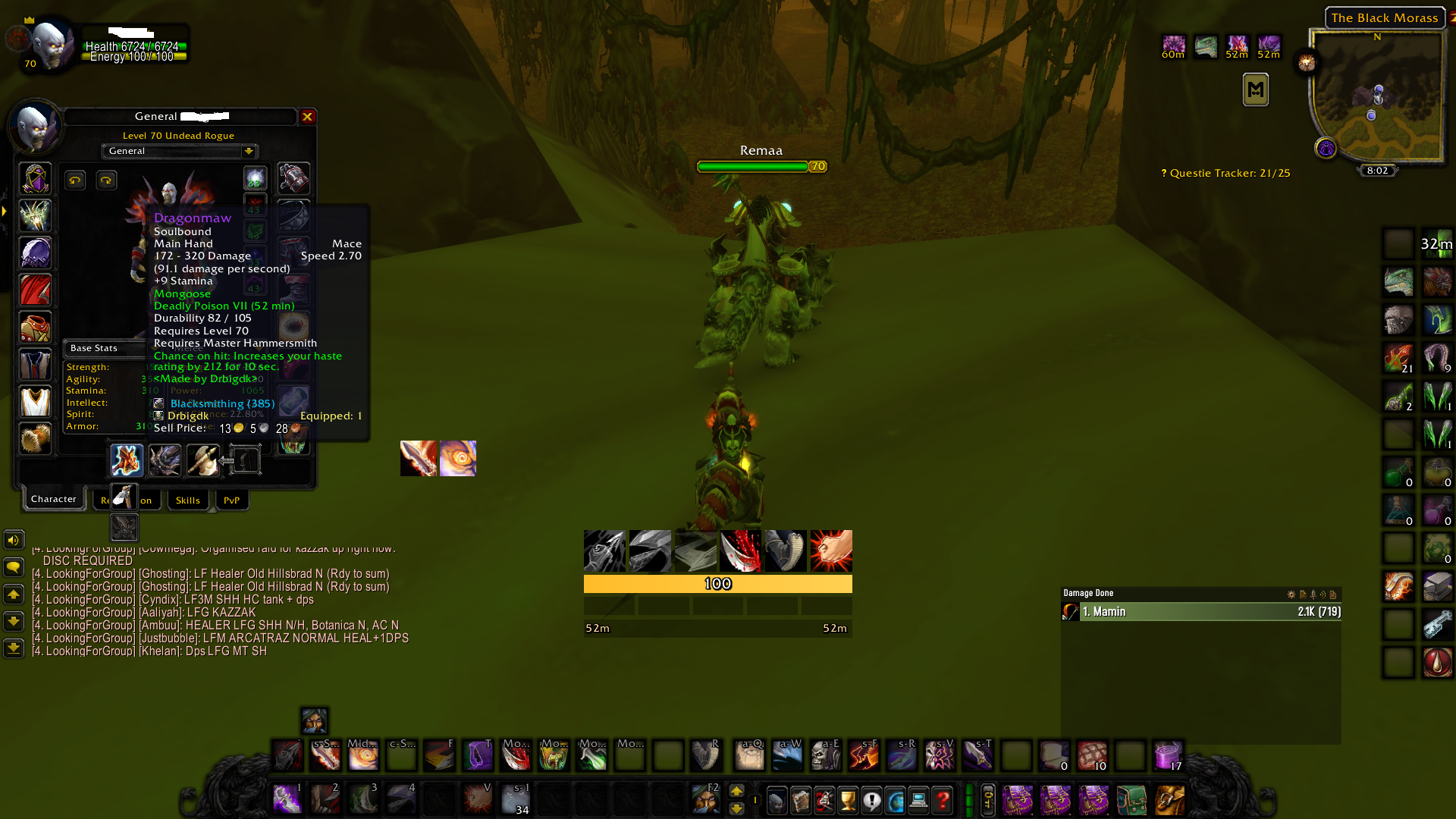1456x819 pixels.
Task: Select the Dragonmaw main hand weapon slot
Action: pyautogui.click(x=127, y=460)
